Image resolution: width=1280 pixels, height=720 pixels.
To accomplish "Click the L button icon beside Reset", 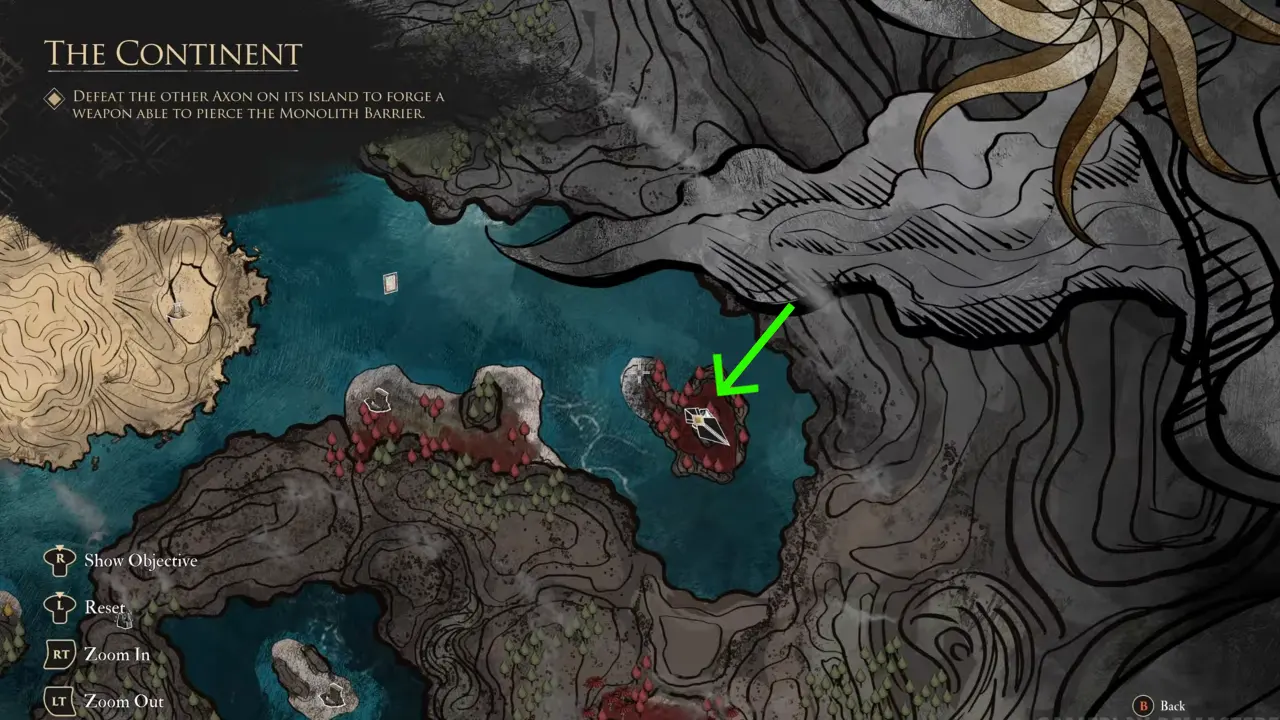I will pyautogui.click(x=59, y=608).
